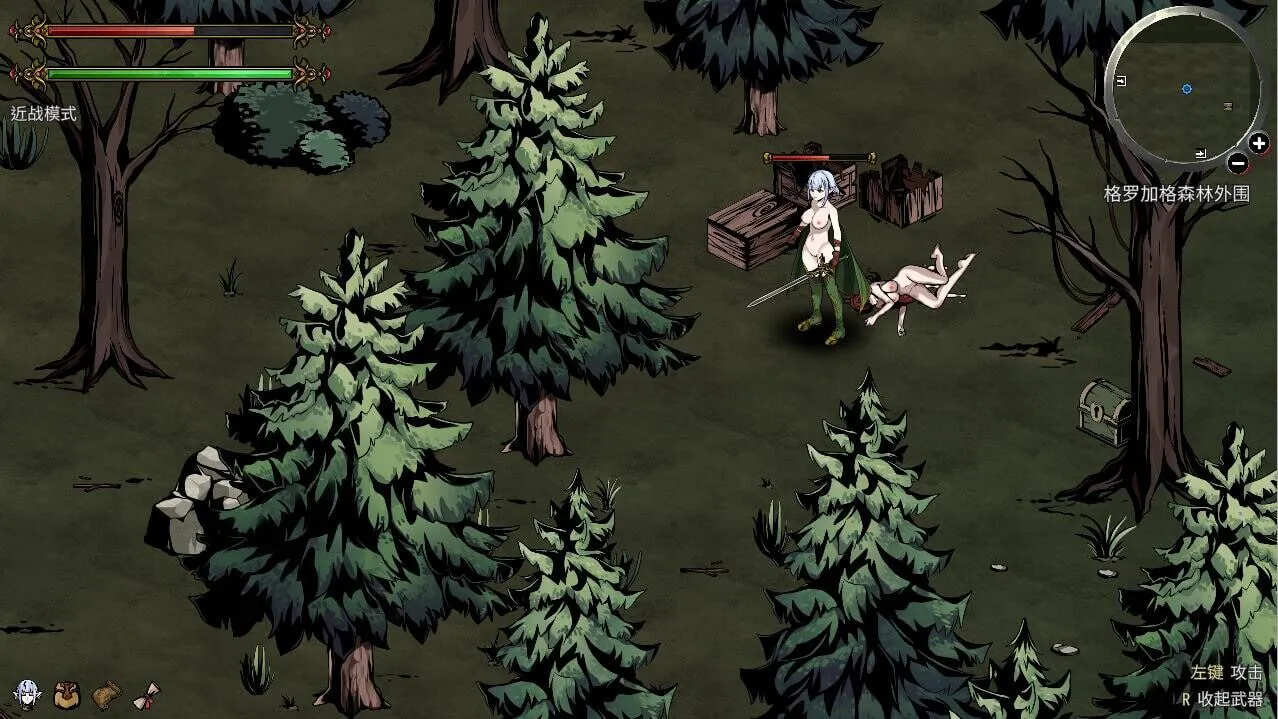Zoom out the minimap with minus button
Viewport: 1278px width, 719px height.
1237,163
